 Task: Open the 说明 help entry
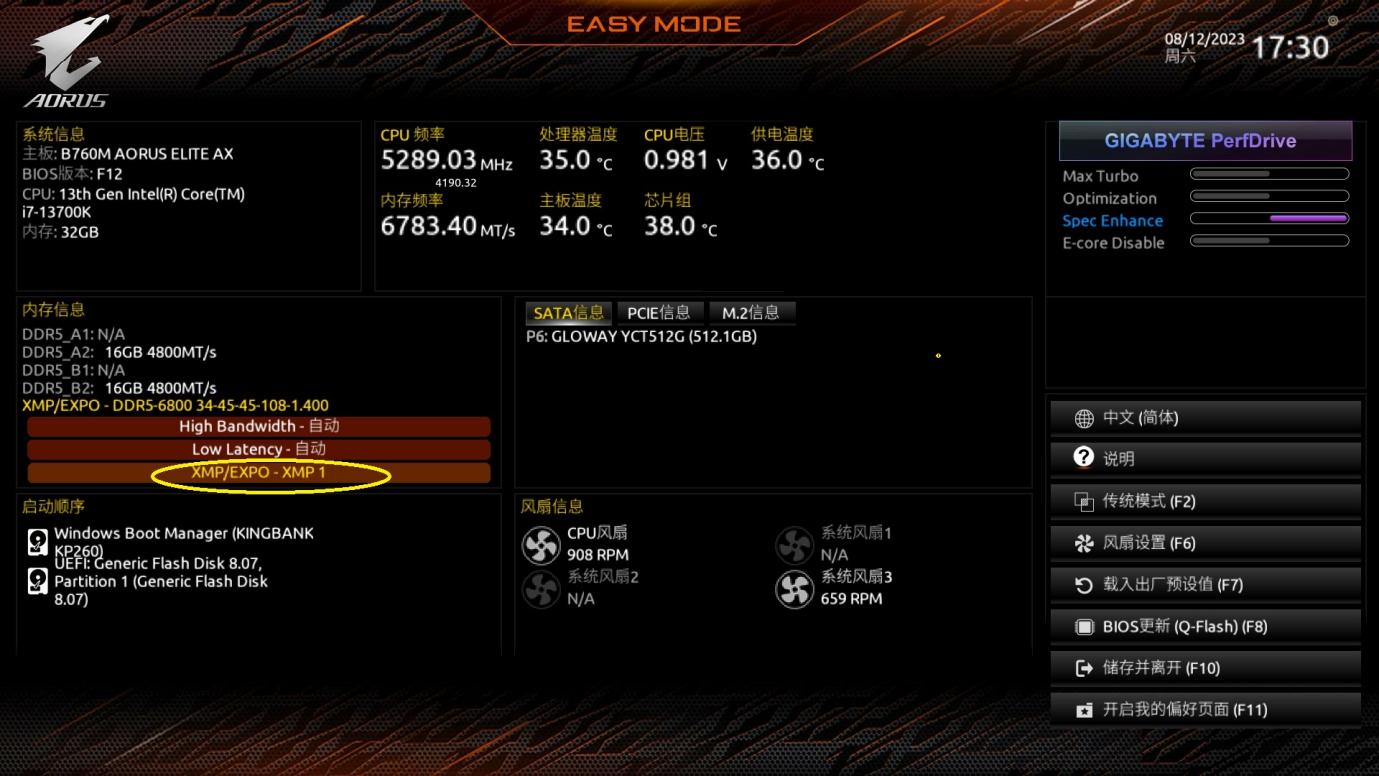(x=1205, y=459)
